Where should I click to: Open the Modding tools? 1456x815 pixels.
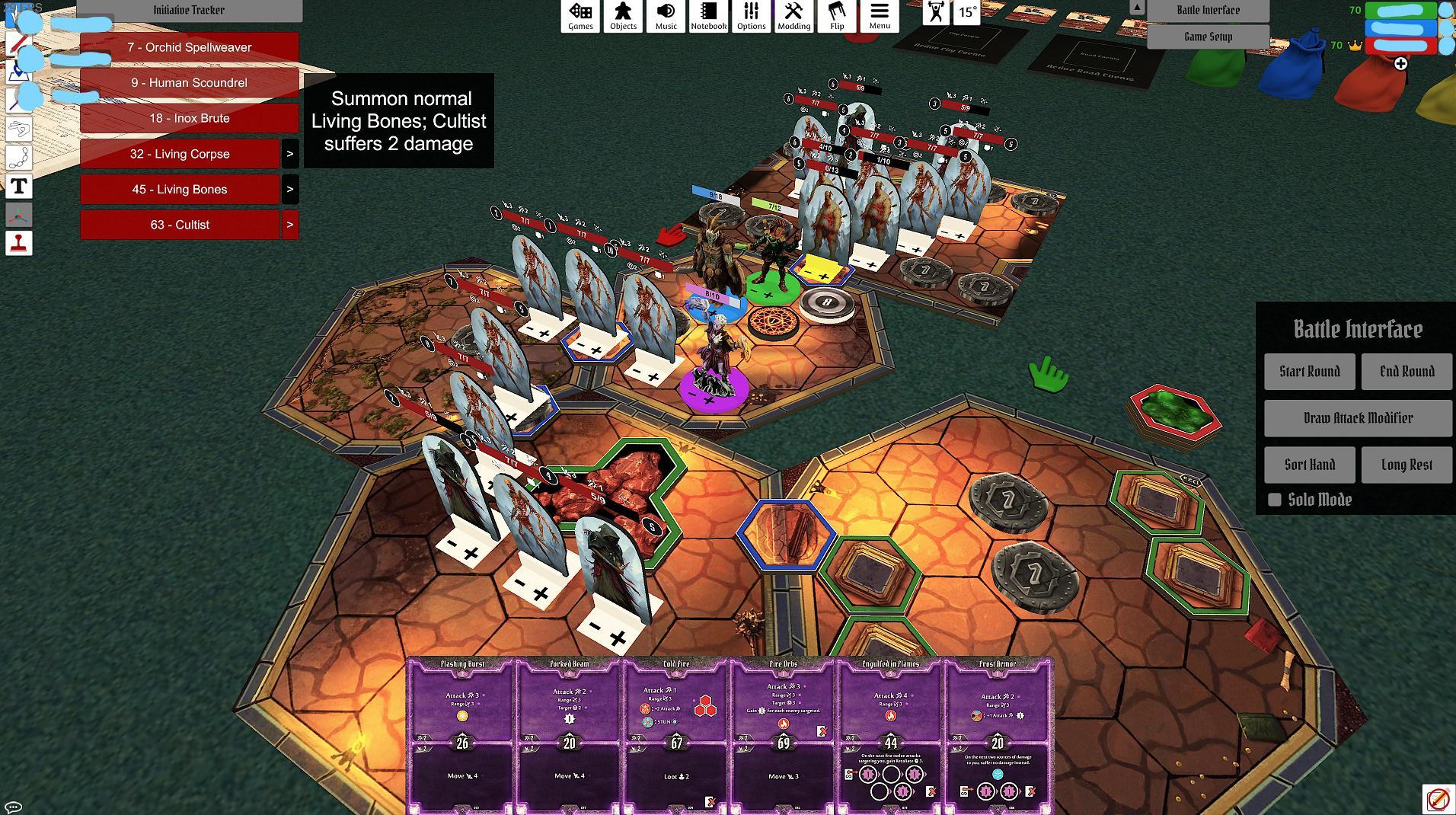point(794,17)
